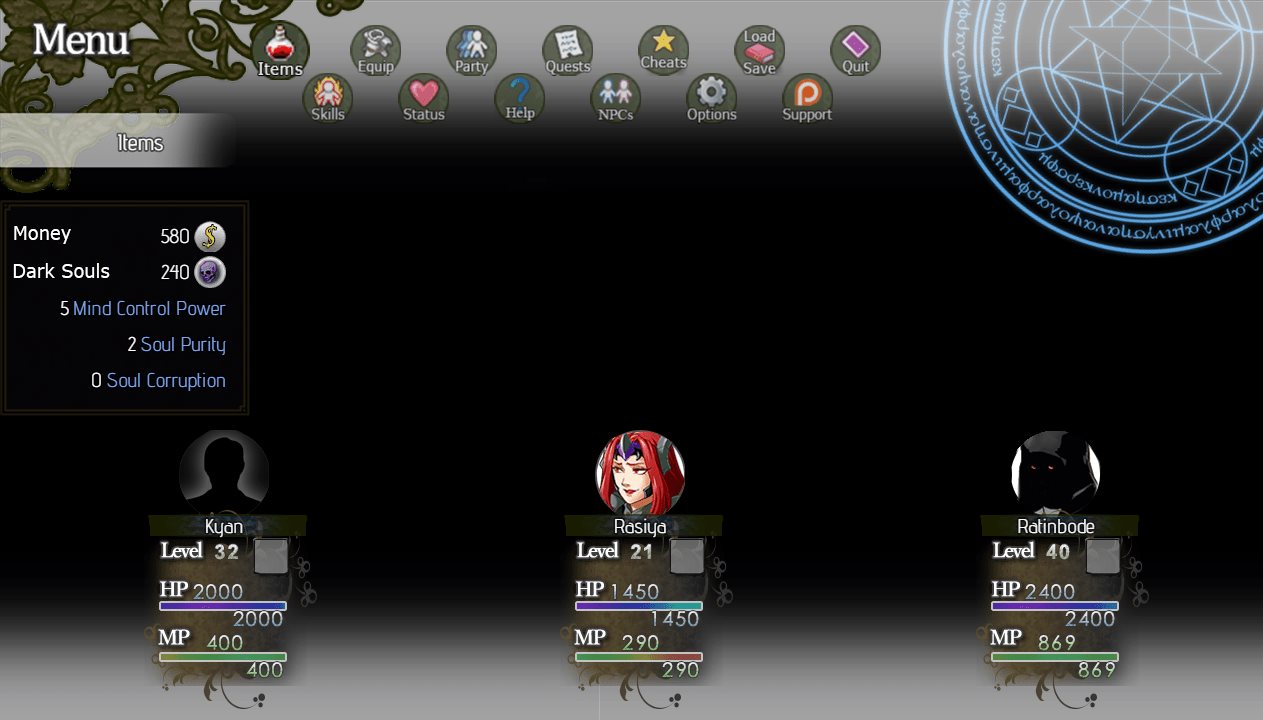This screenshot has height=720, width=1263.
Task: Show the Quests log
Action: point(567,50)
